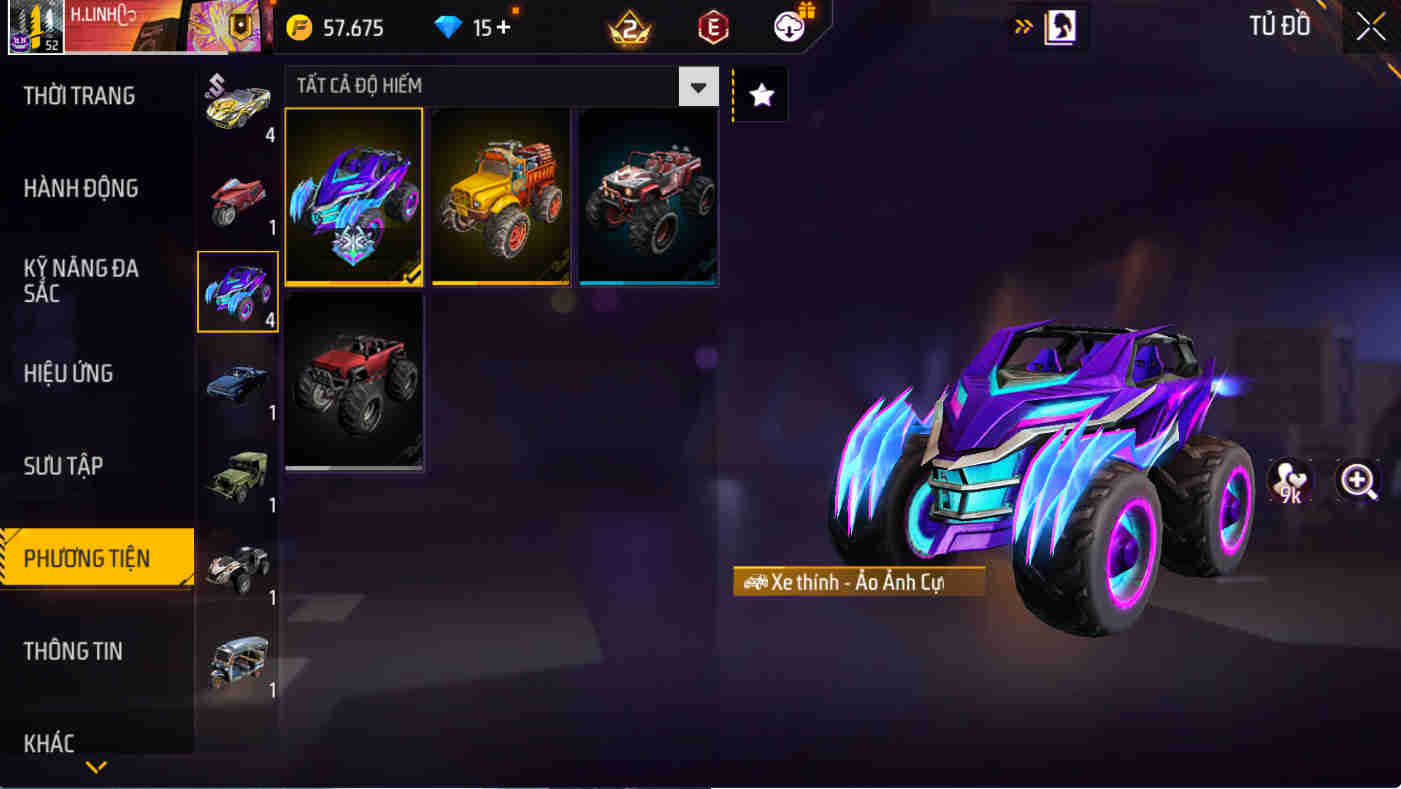
Task: Expand the double-arrow panel near the profile icon
Action: coord(1022,28)
